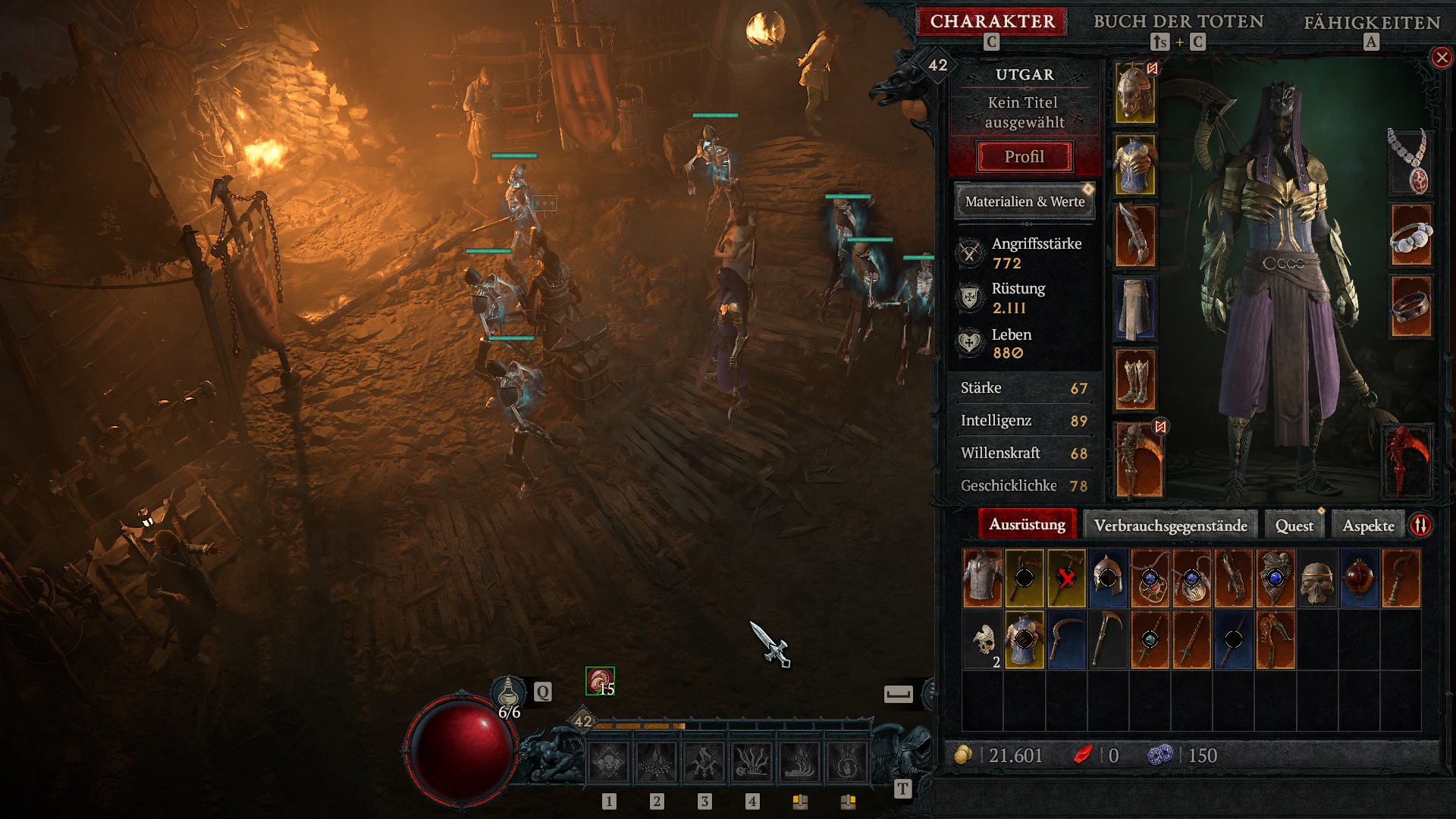Select the equipped amulet slot

(1409, 161)
